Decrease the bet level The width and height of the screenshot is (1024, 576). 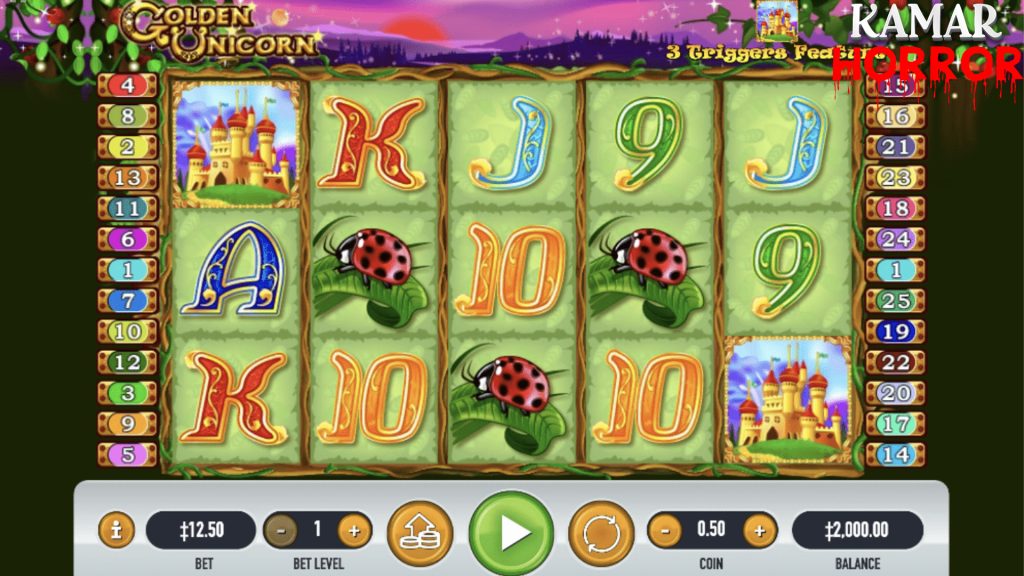click(x=281, y=530)
